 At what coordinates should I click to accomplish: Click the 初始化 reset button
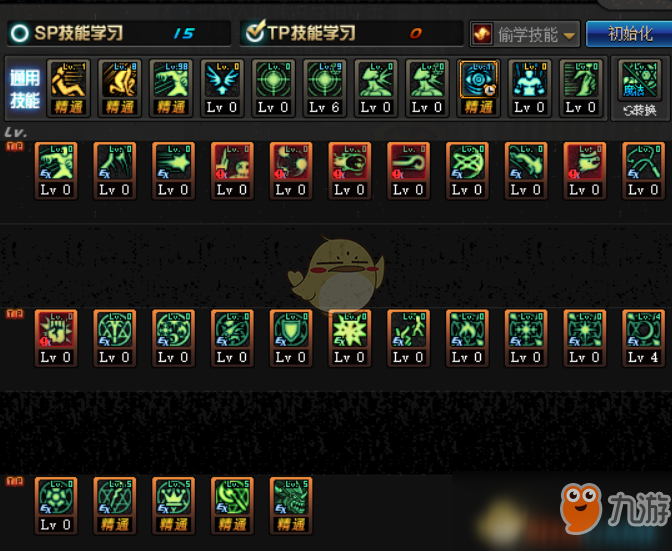tap(627, 33)
